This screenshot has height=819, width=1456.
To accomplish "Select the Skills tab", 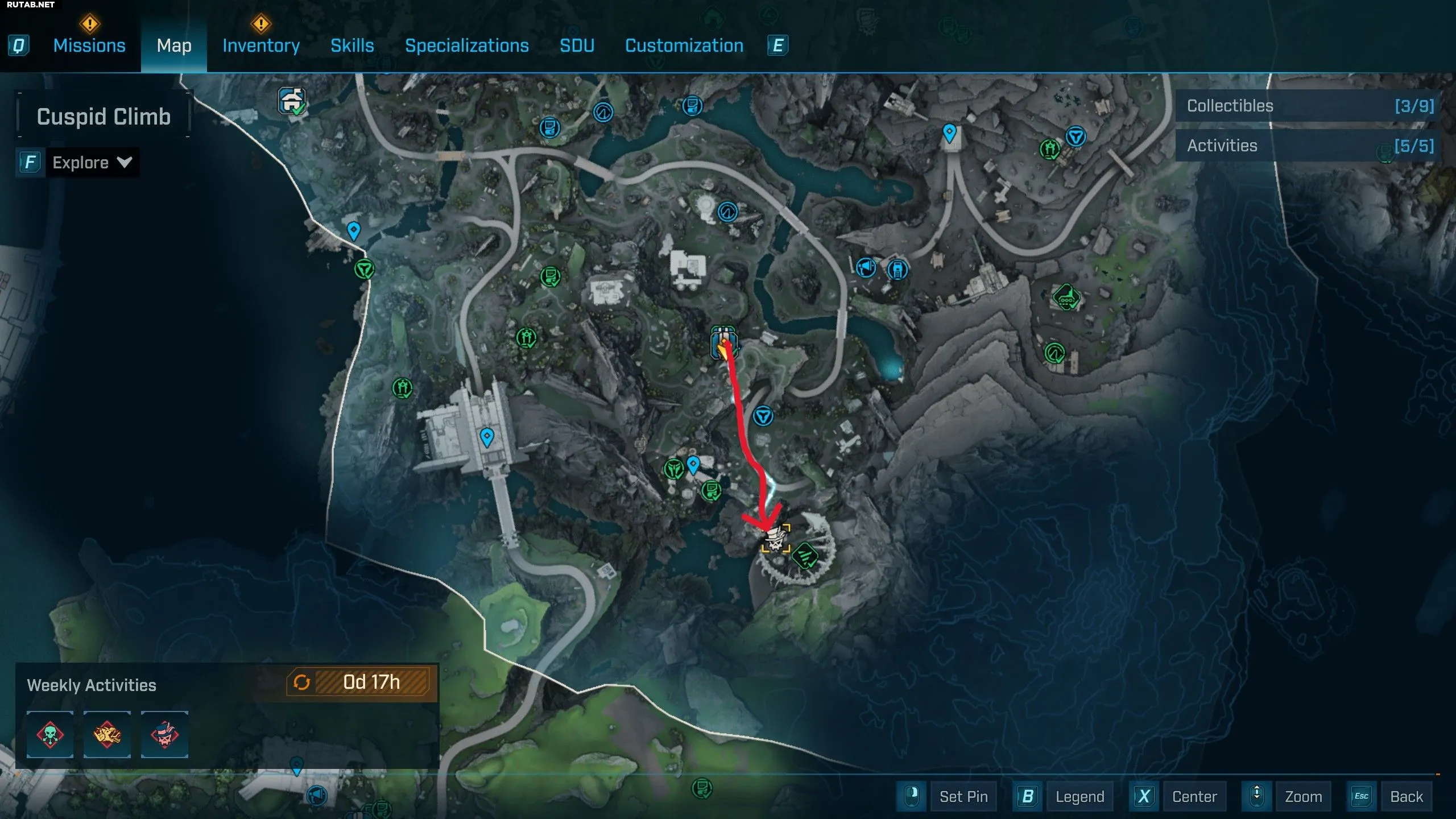I will [352, 45].
